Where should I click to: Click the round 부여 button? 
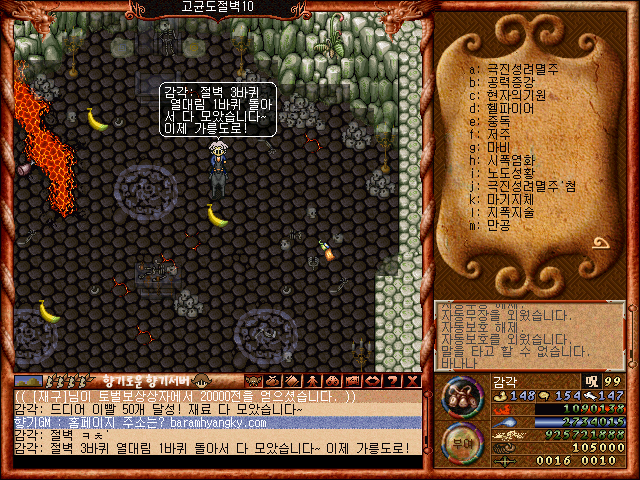pyautogui.click(x=462, y=443)
